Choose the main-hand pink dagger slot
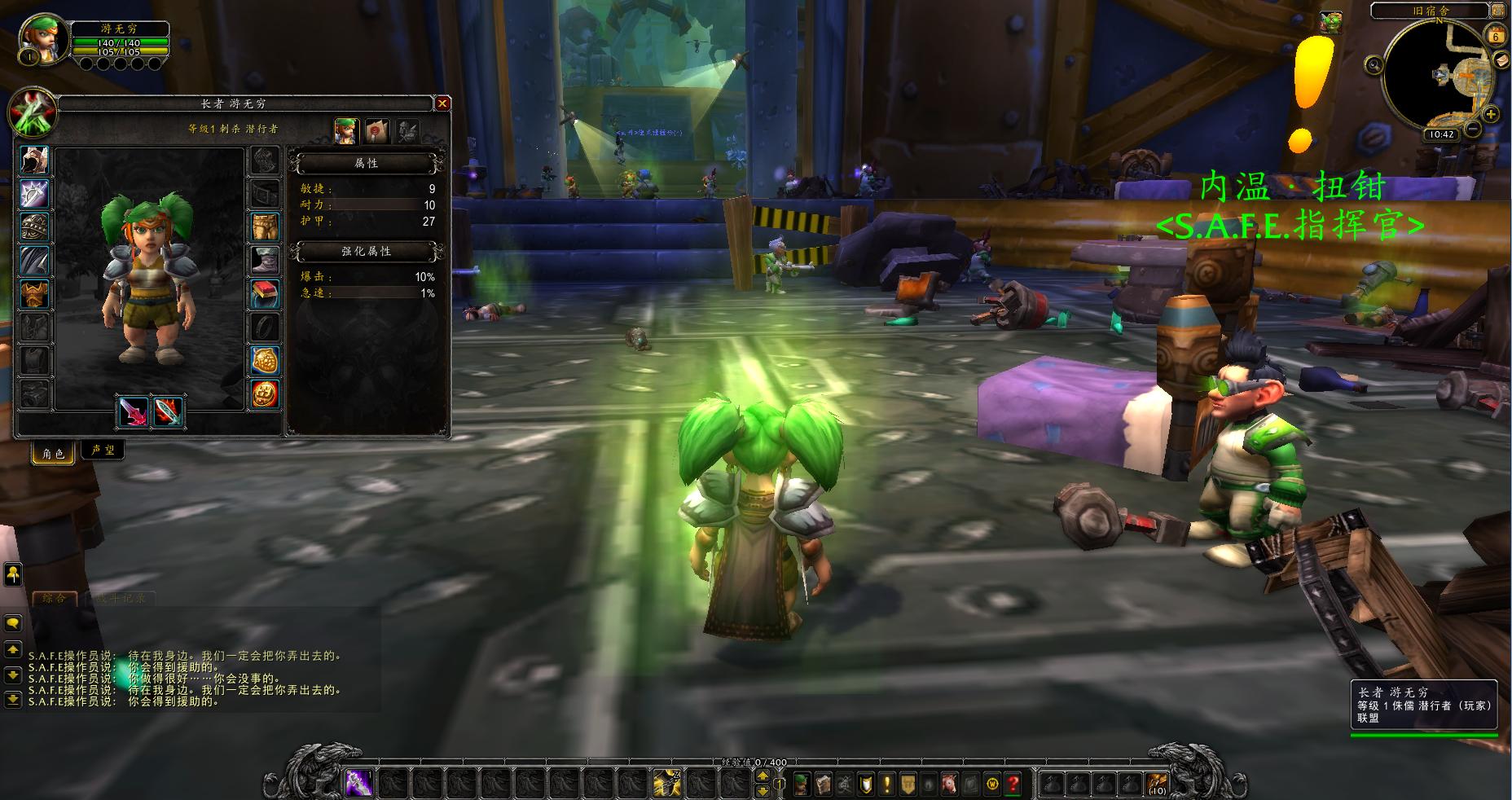Screen dimensions: 1512x800 click(134, 411)
